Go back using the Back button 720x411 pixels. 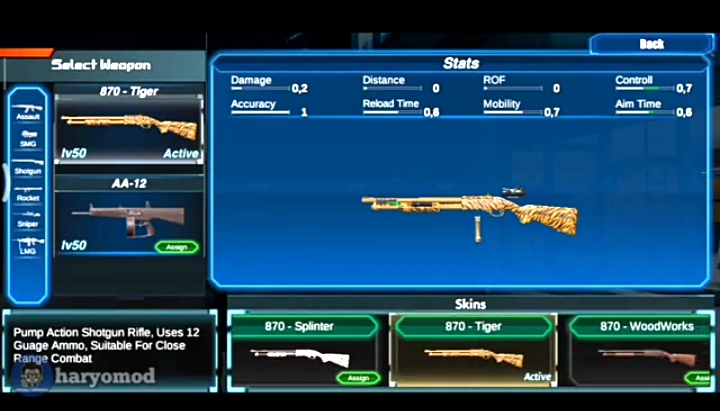point(651,44)
